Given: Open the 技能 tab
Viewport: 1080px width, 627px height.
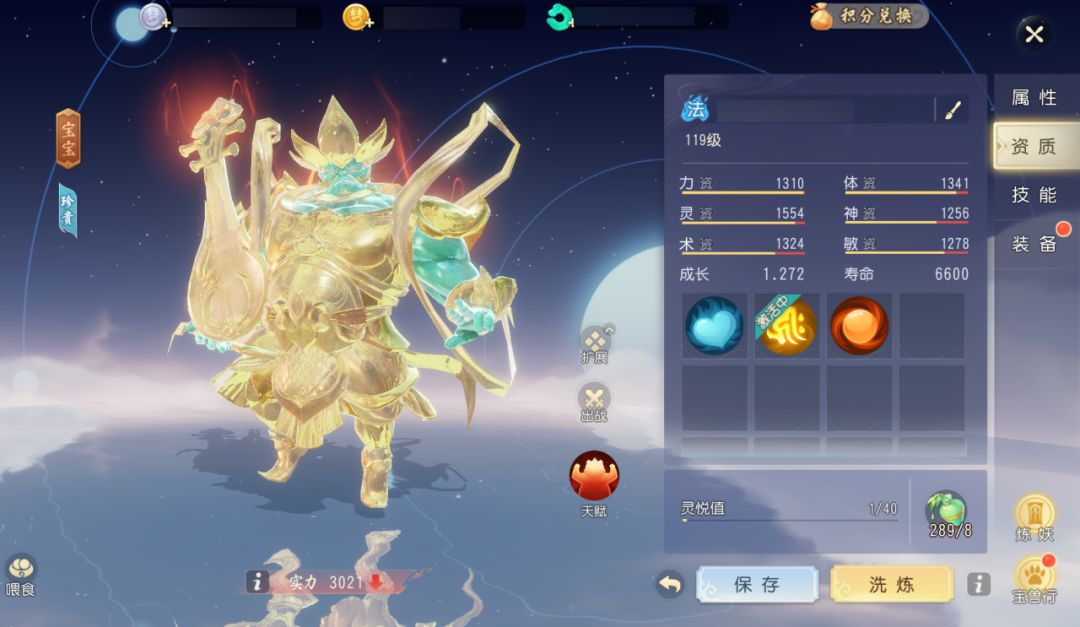Looking at the screenshot, I should (x=1034, y=195).
